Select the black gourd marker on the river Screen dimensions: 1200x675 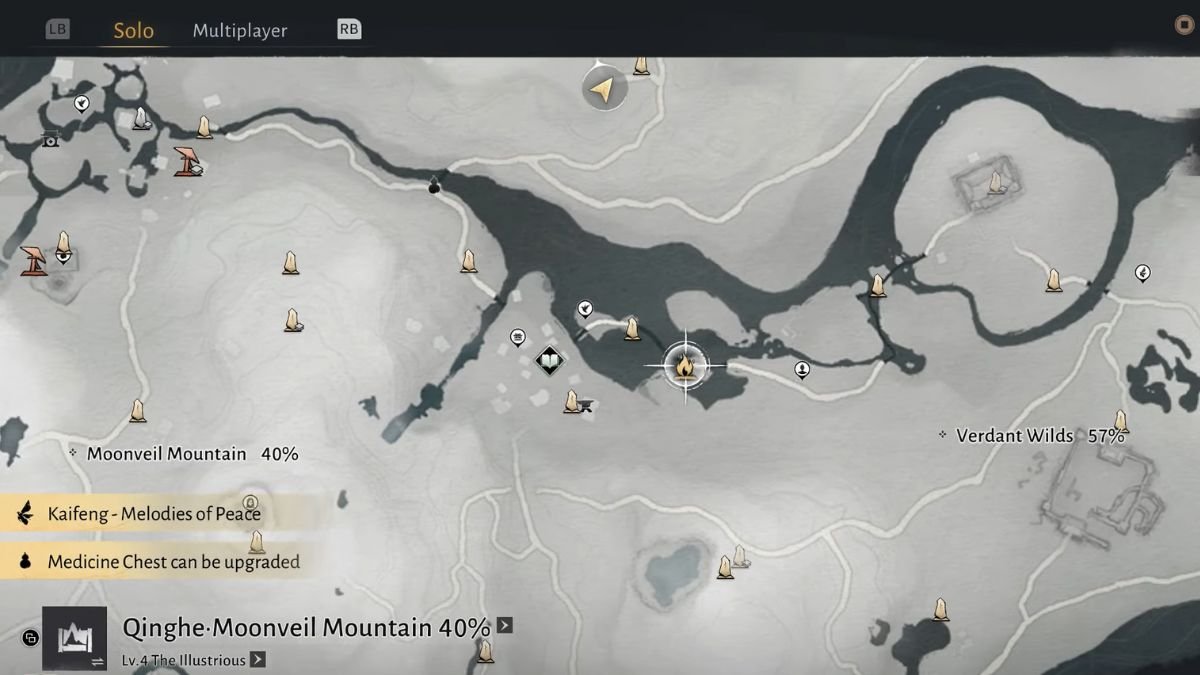pos(435,185)
